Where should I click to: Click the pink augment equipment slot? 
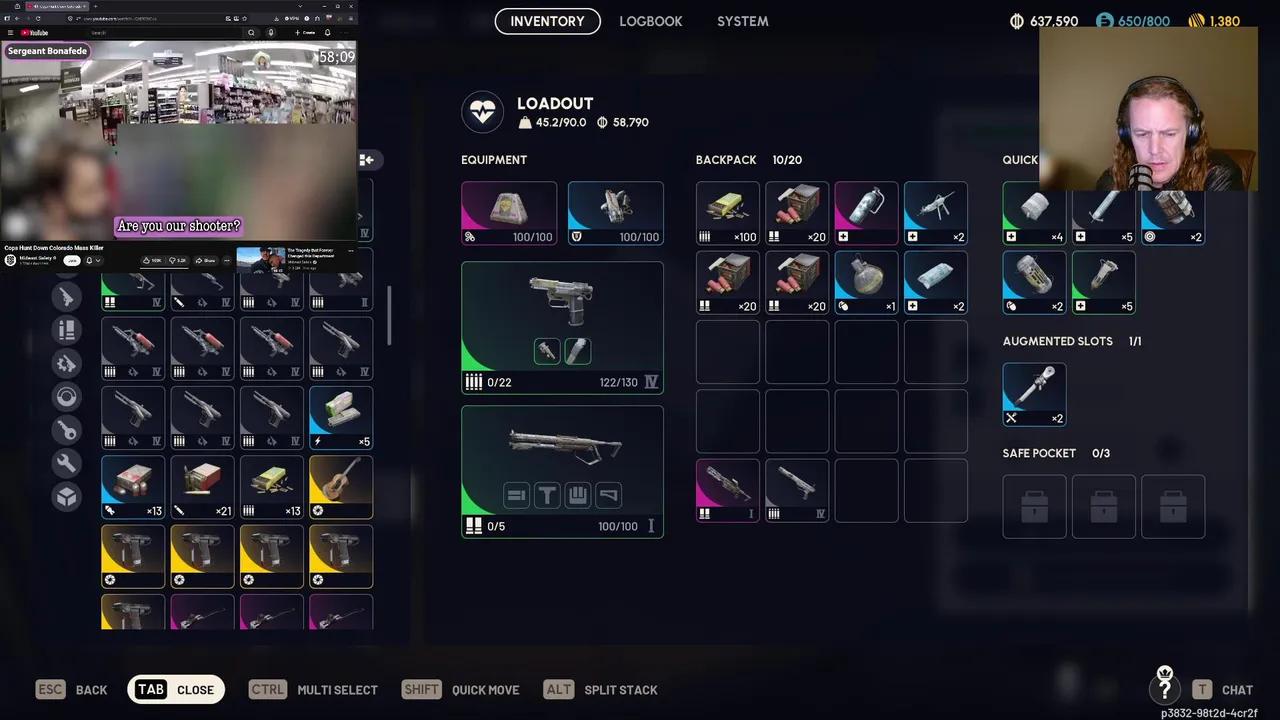point(509,213)
